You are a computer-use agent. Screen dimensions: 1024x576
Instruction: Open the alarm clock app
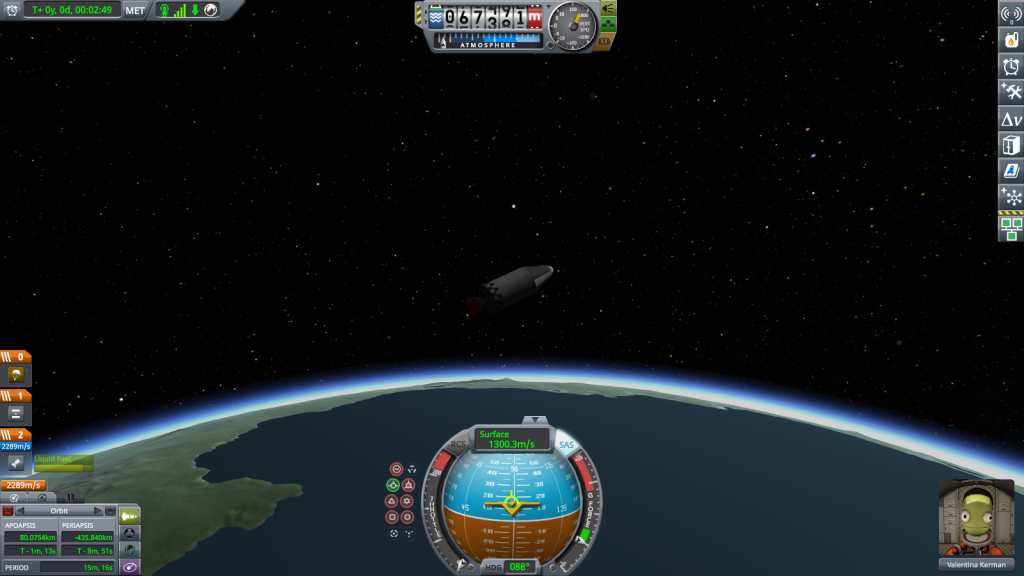[1011, 66]
